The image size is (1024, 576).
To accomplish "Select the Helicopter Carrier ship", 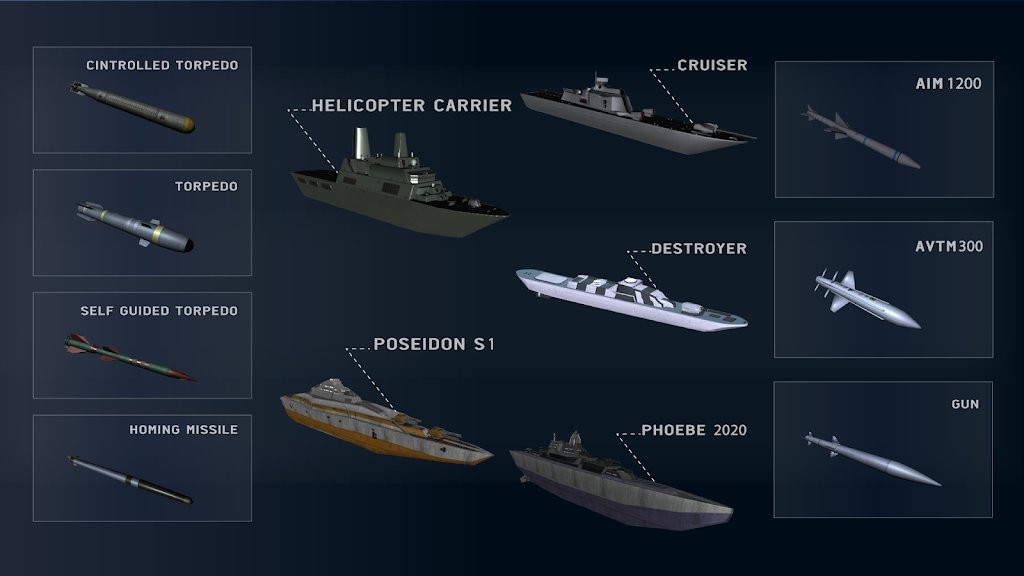I will pyautogui.click(x=398, y=186).
